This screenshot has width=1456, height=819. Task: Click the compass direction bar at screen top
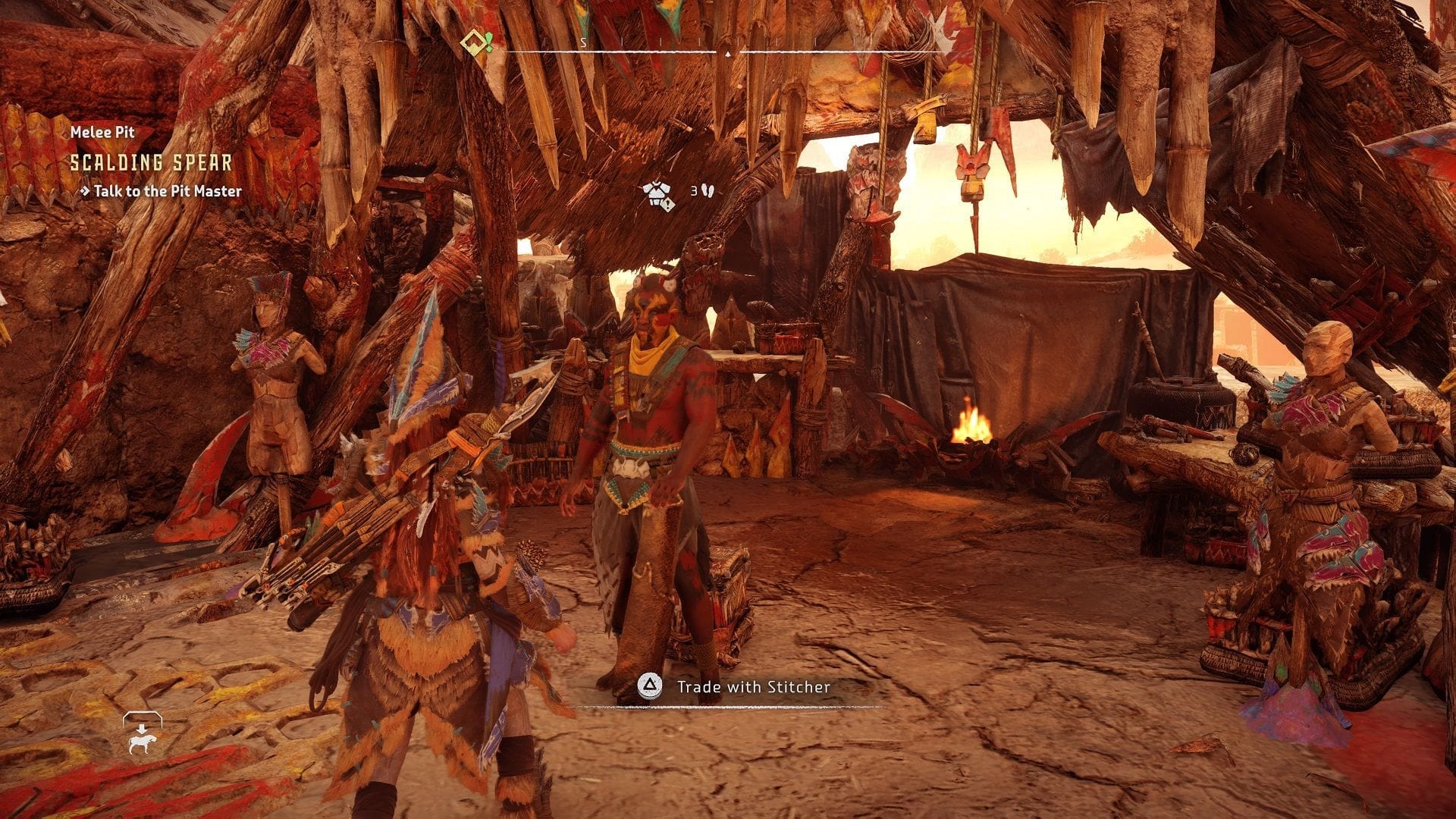(x=728, y=50)
